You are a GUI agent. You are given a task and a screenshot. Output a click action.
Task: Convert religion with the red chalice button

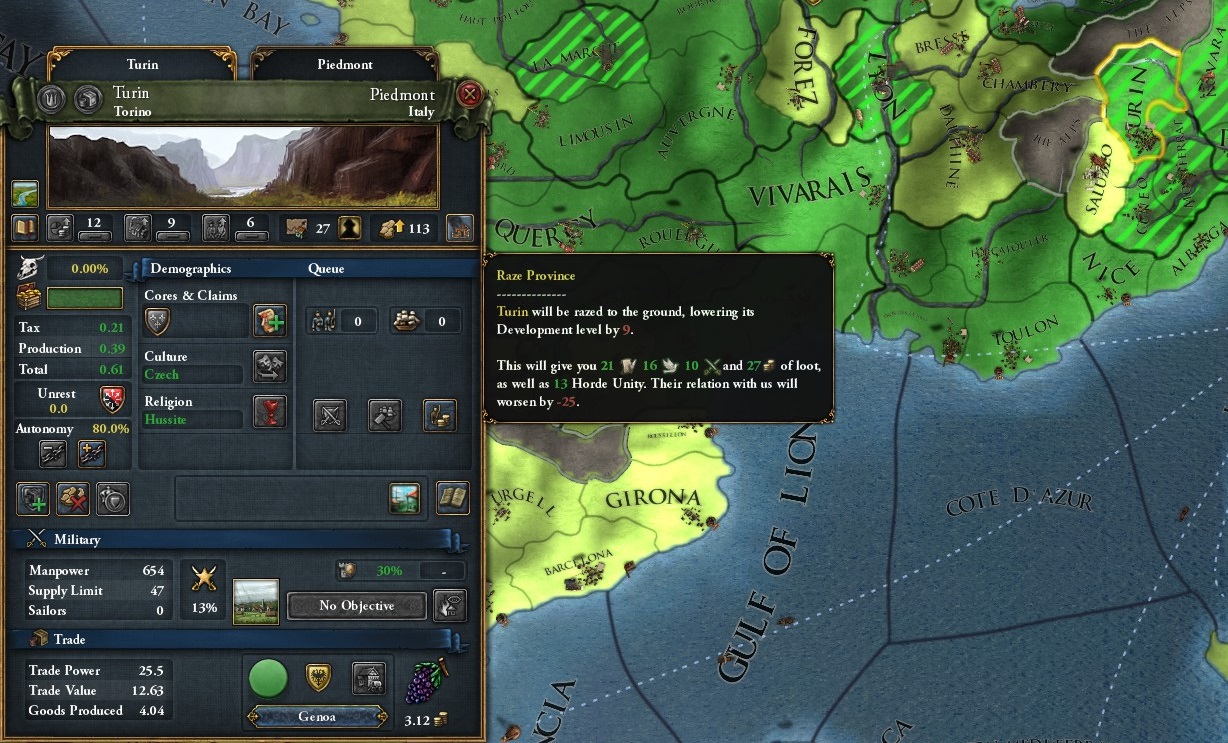[269, 411]
